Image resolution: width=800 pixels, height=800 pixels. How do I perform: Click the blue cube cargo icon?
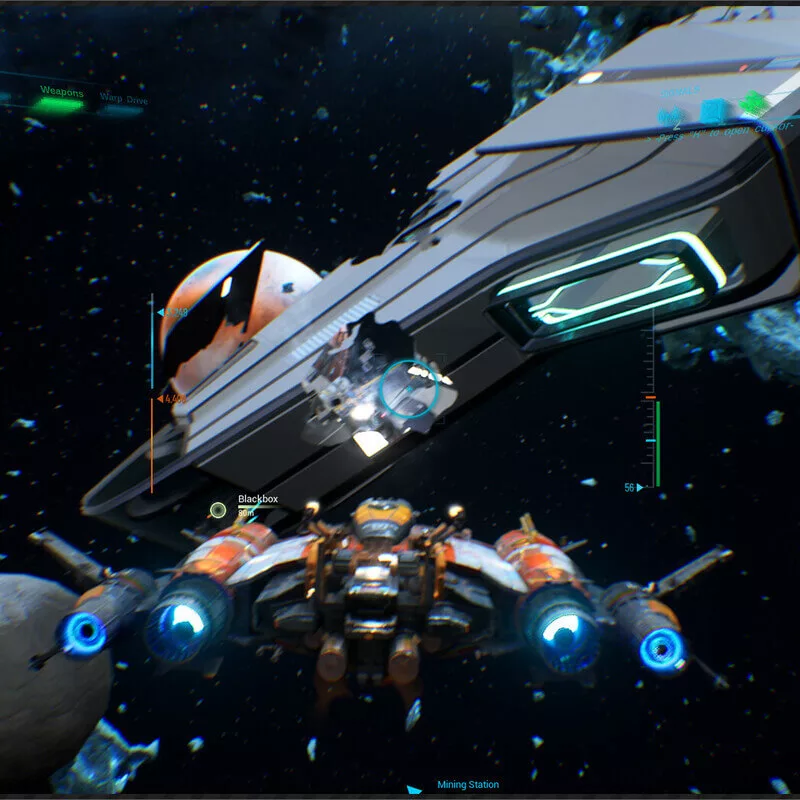(x=712, y=111)
